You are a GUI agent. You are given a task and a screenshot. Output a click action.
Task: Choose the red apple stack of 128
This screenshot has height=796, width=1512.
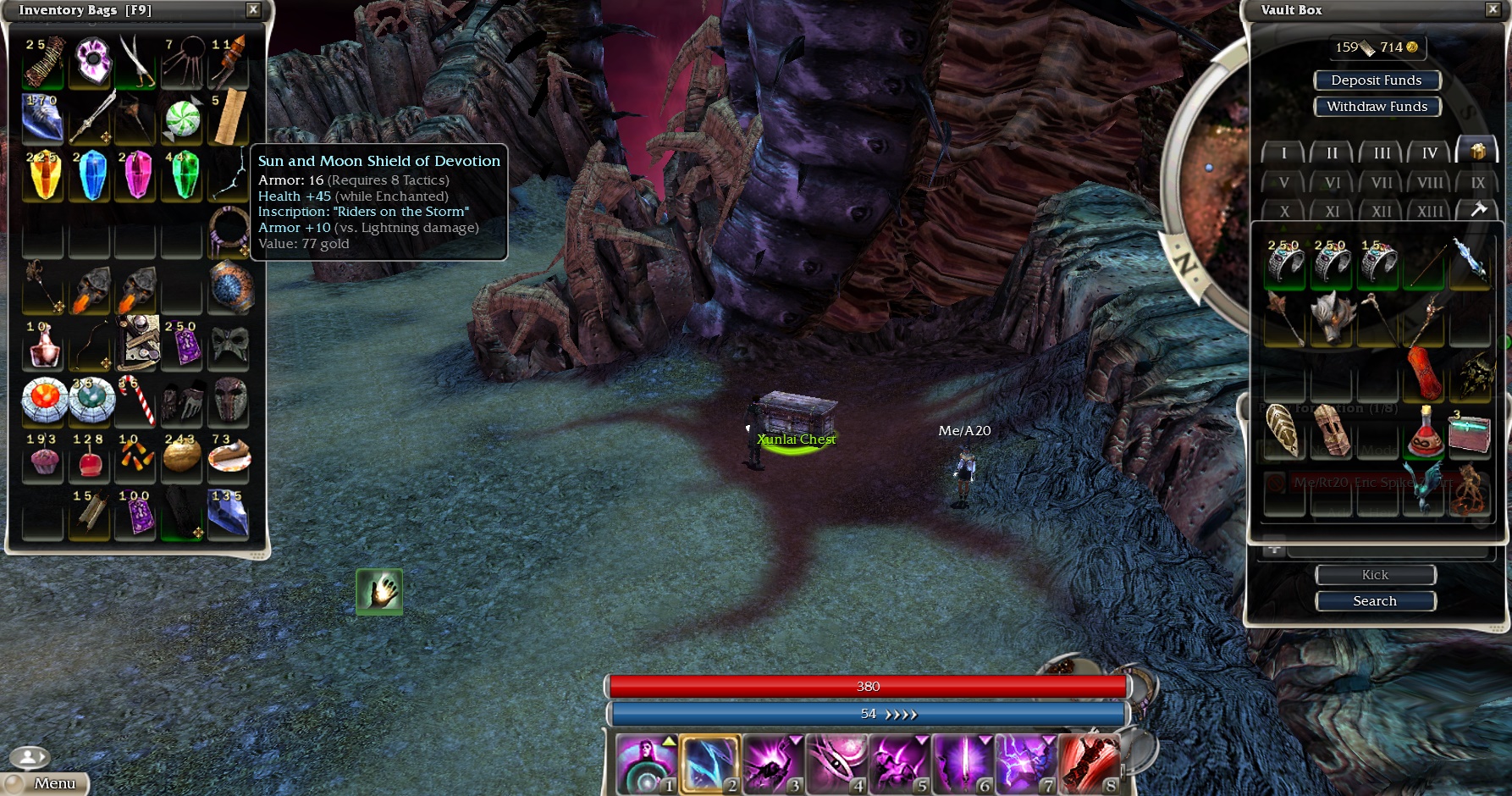[90, 458]
